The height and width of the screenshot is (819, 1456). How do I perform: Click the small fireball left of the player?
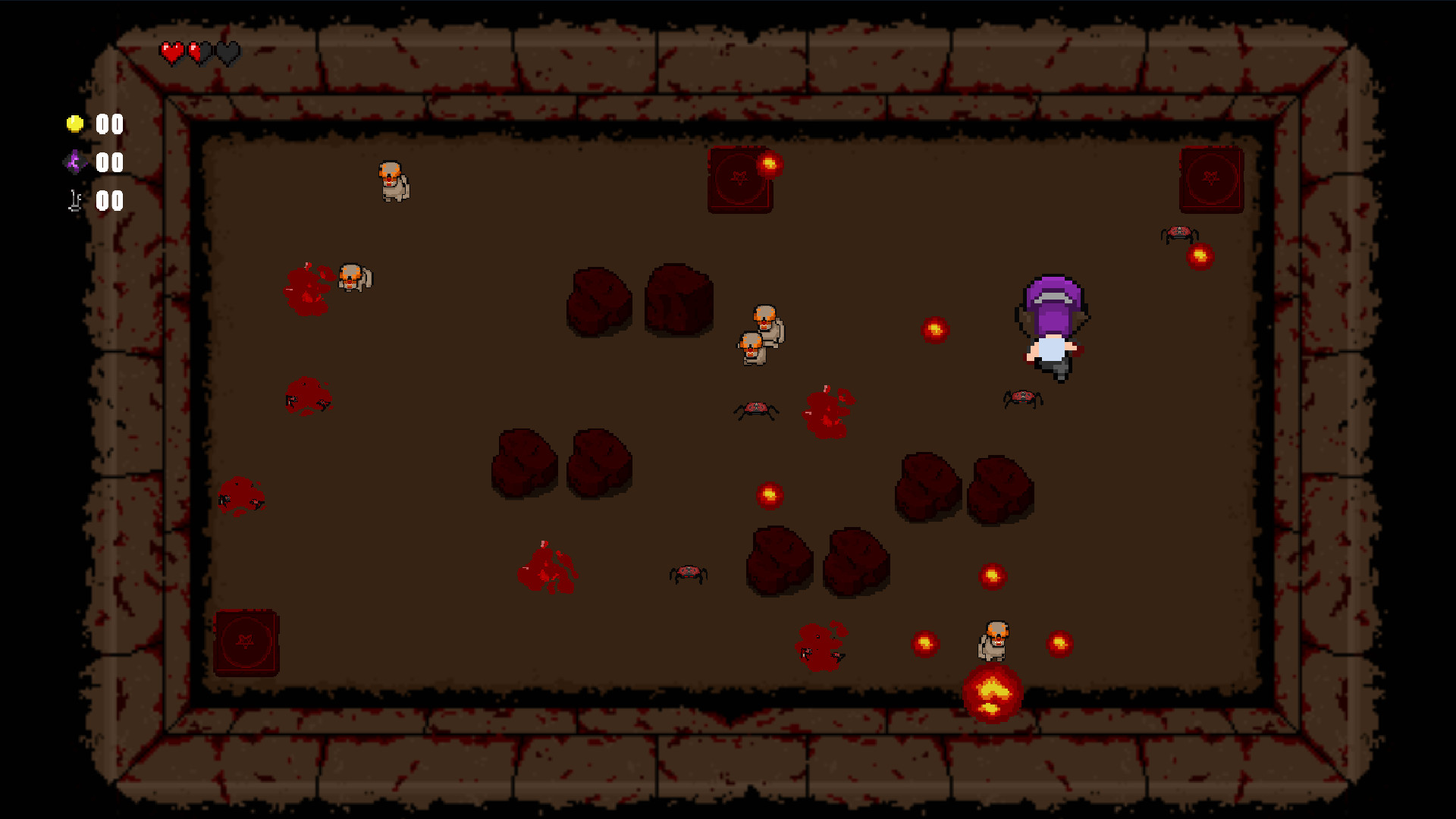pyautogui.click(x=935, y=329)
